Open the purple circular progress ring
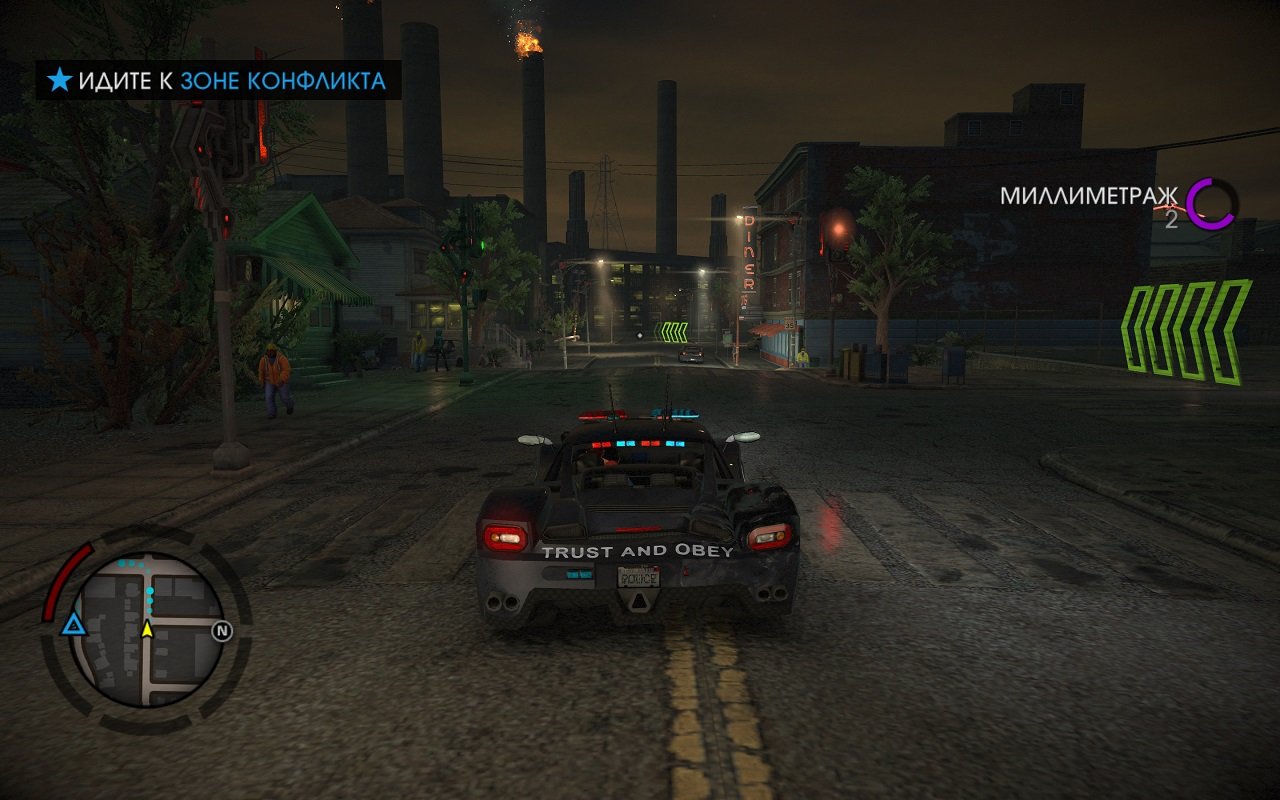This screenshot has height=800, width=1280. click(x=1212, y=204)
